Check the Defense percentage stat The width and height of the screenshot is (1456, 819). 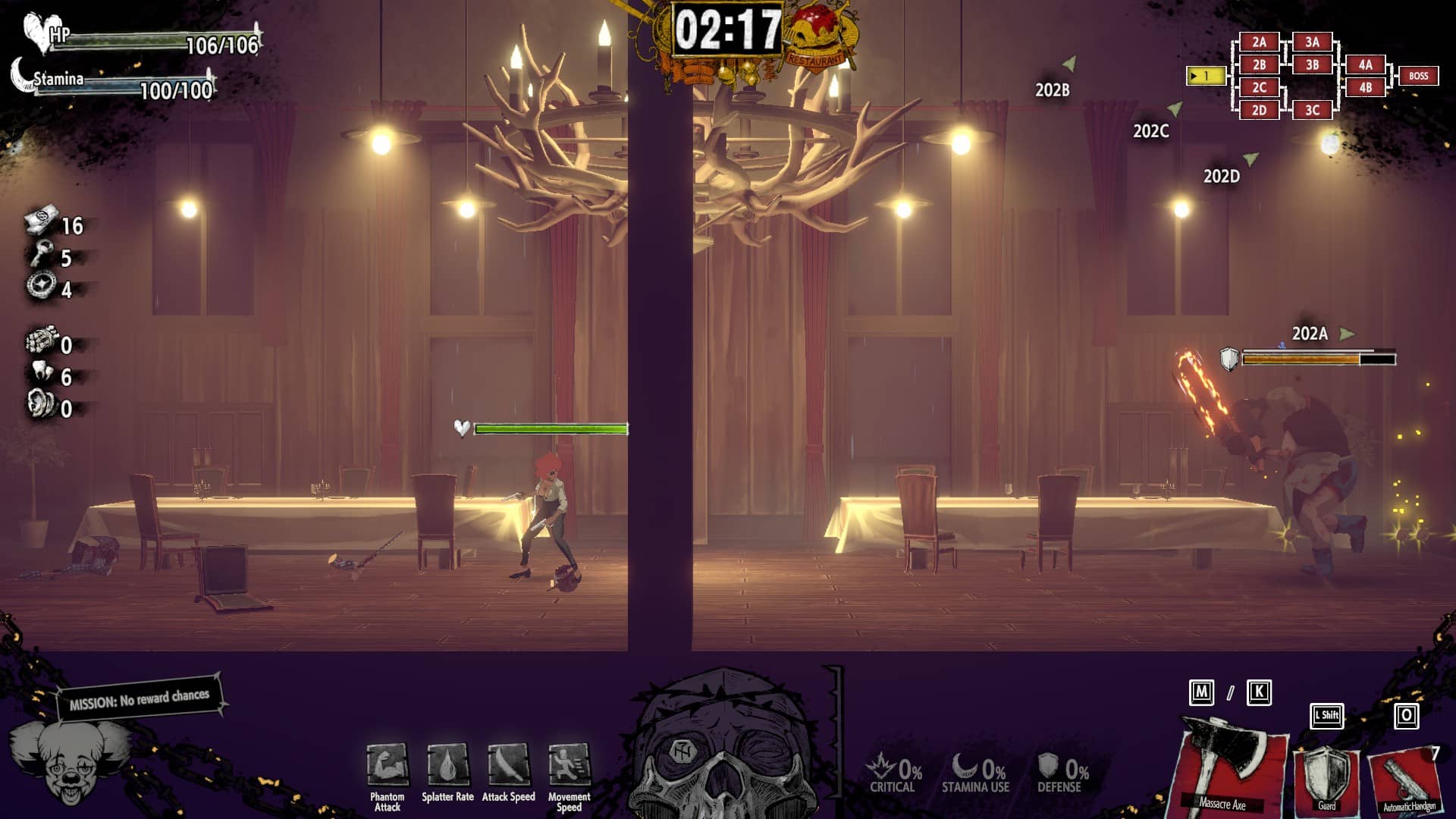[x=1062, y=773]
